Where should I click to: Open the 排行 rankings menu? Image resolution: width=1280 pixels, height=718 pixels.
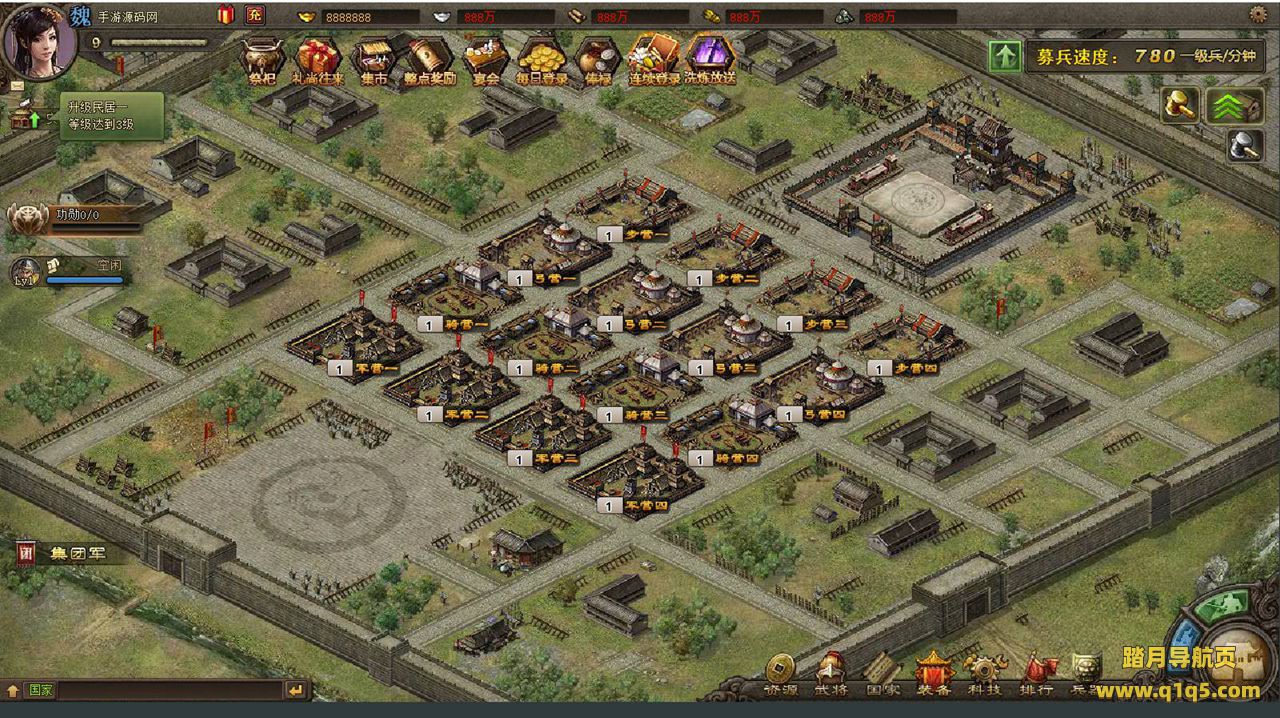pos(1036,674)
